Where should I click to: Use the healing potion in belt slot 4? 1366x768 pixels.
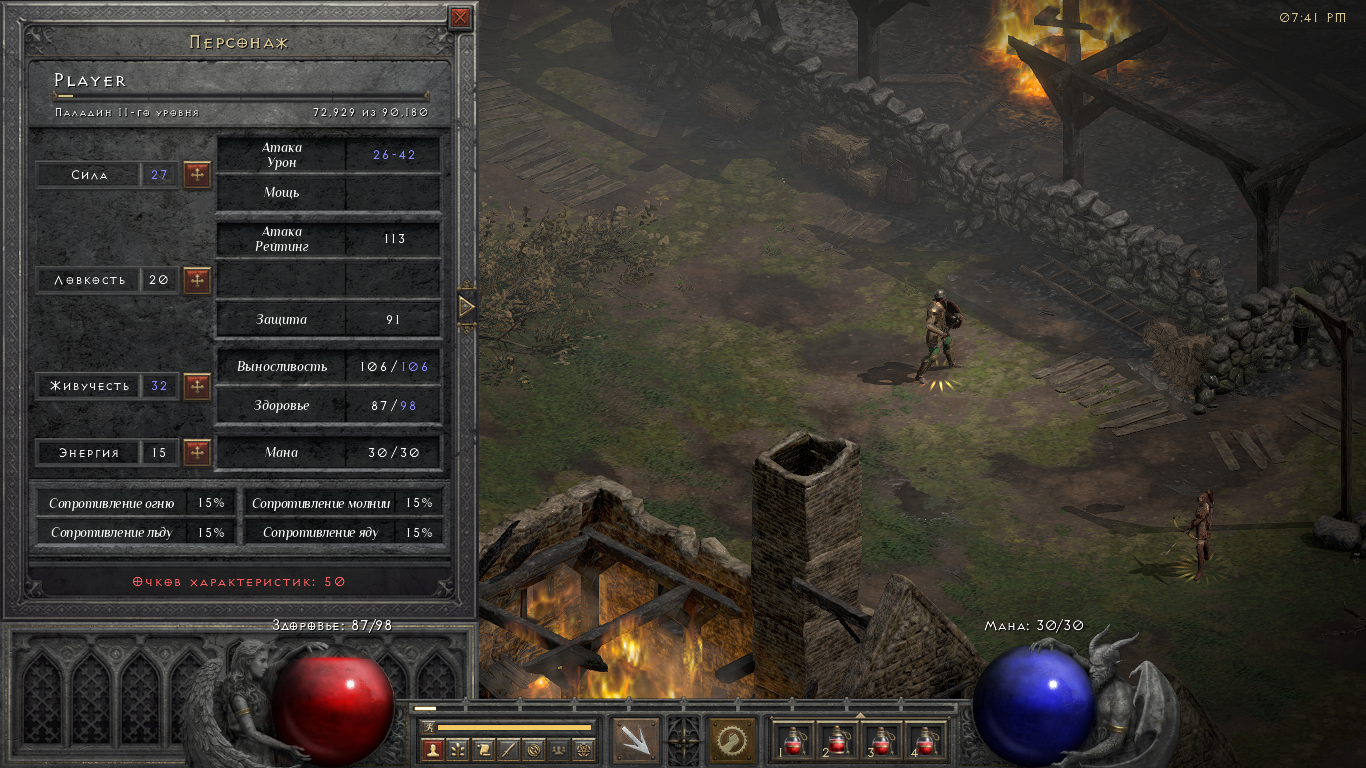(925, 742)
